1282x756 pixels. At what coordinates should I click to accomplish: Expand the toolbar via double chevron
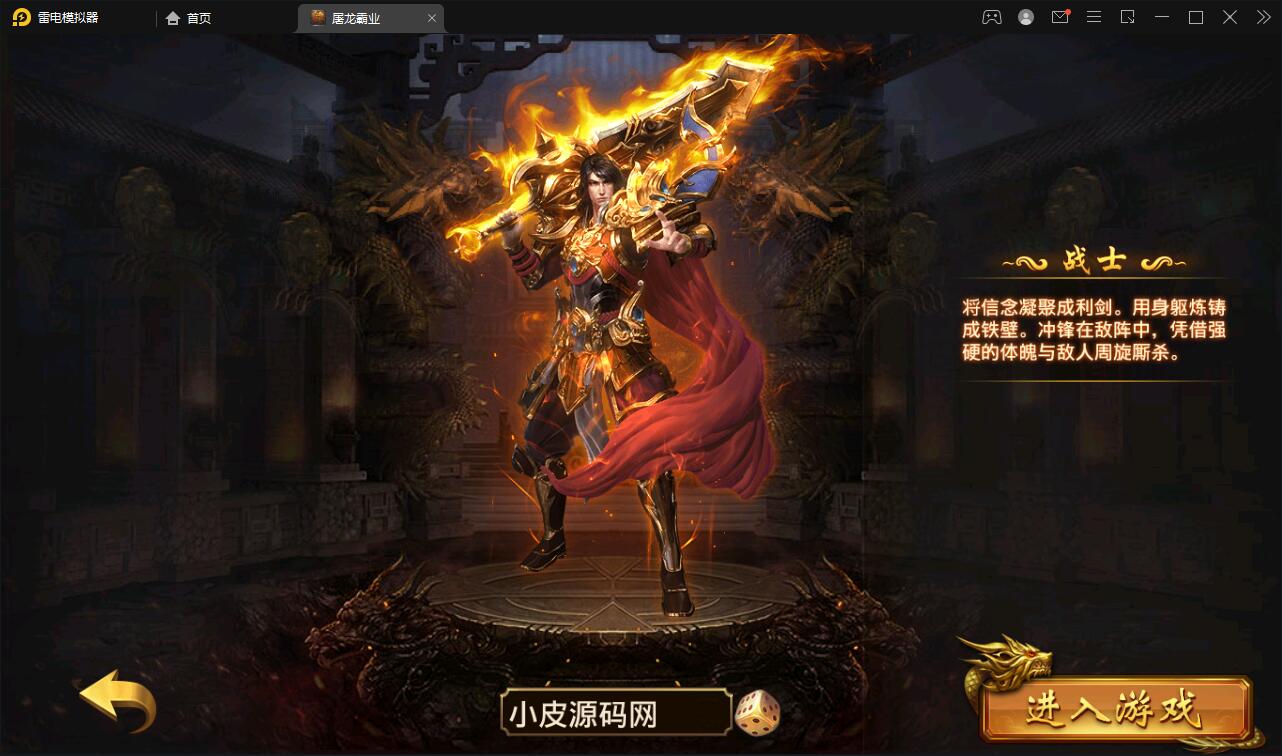click(x=1263, y=17)
